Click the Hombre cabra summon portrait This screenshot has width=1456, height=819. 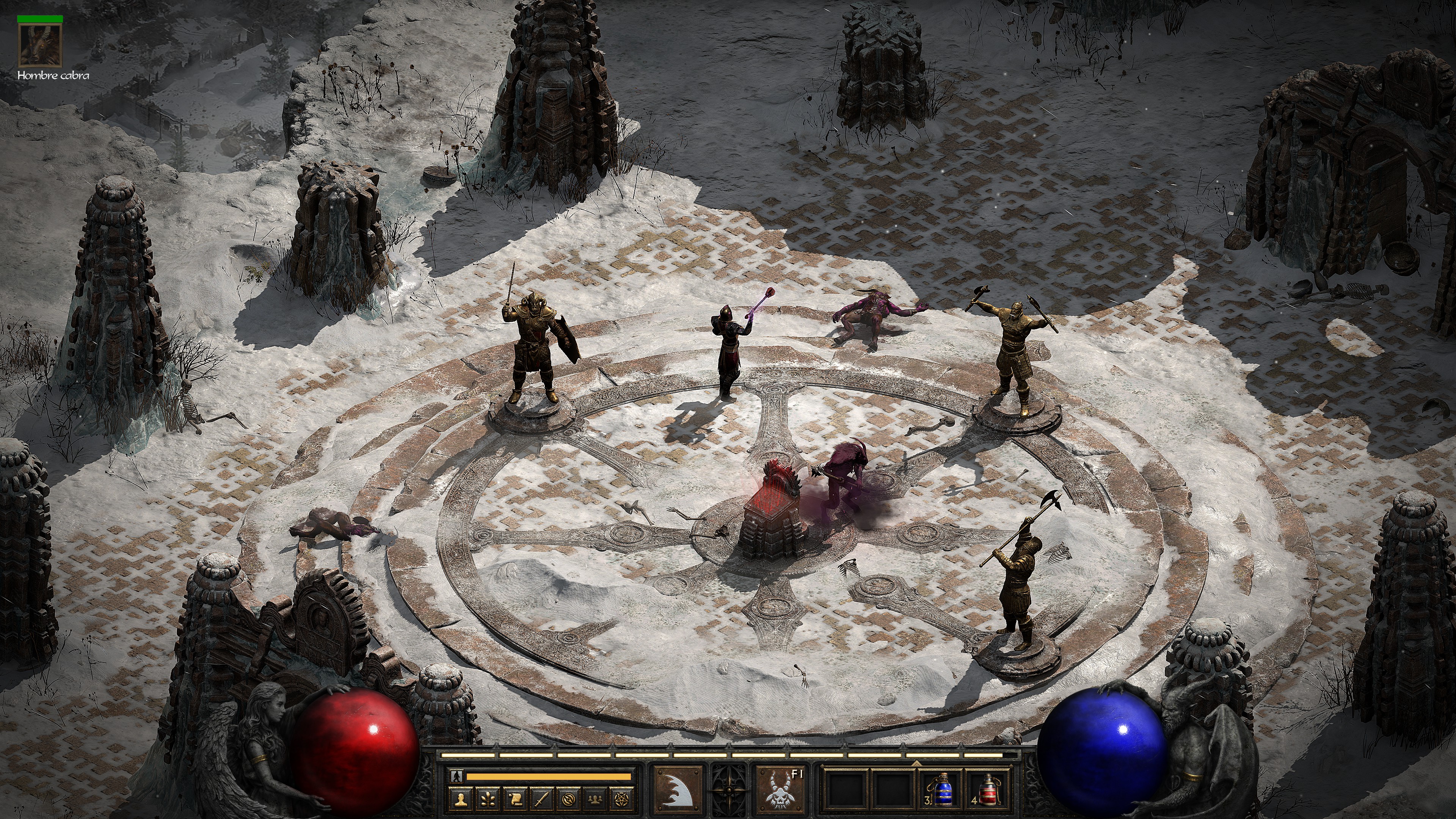pyautogui.click(x=39, y=45)
